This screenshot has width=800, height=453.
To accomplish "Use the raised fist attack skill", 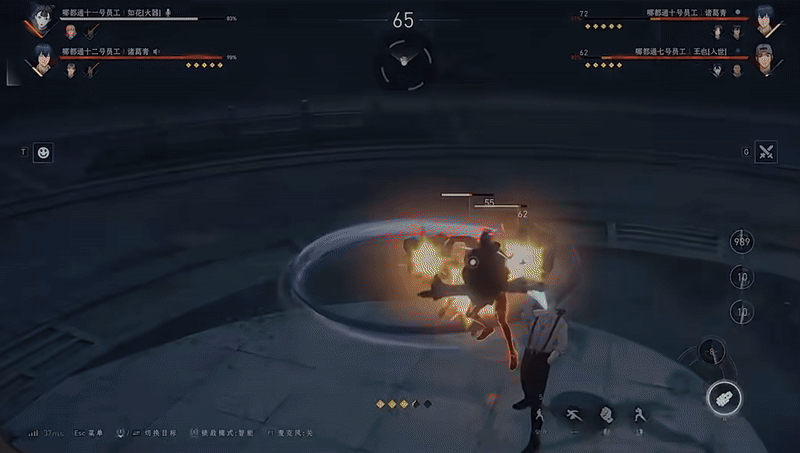I will pyautogui.click(x=606, y=414).
